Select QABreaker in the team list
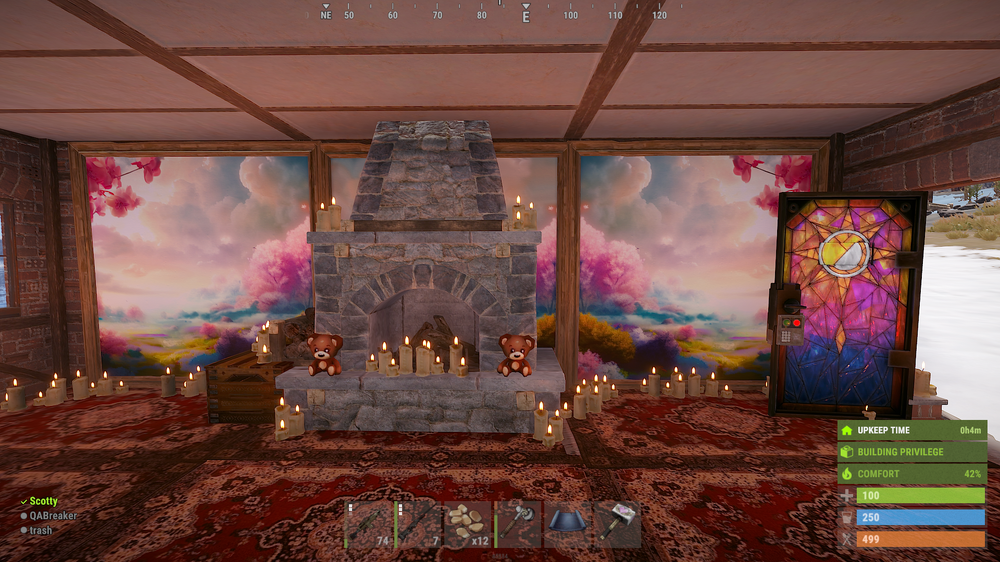 click(x=53, y=516)
